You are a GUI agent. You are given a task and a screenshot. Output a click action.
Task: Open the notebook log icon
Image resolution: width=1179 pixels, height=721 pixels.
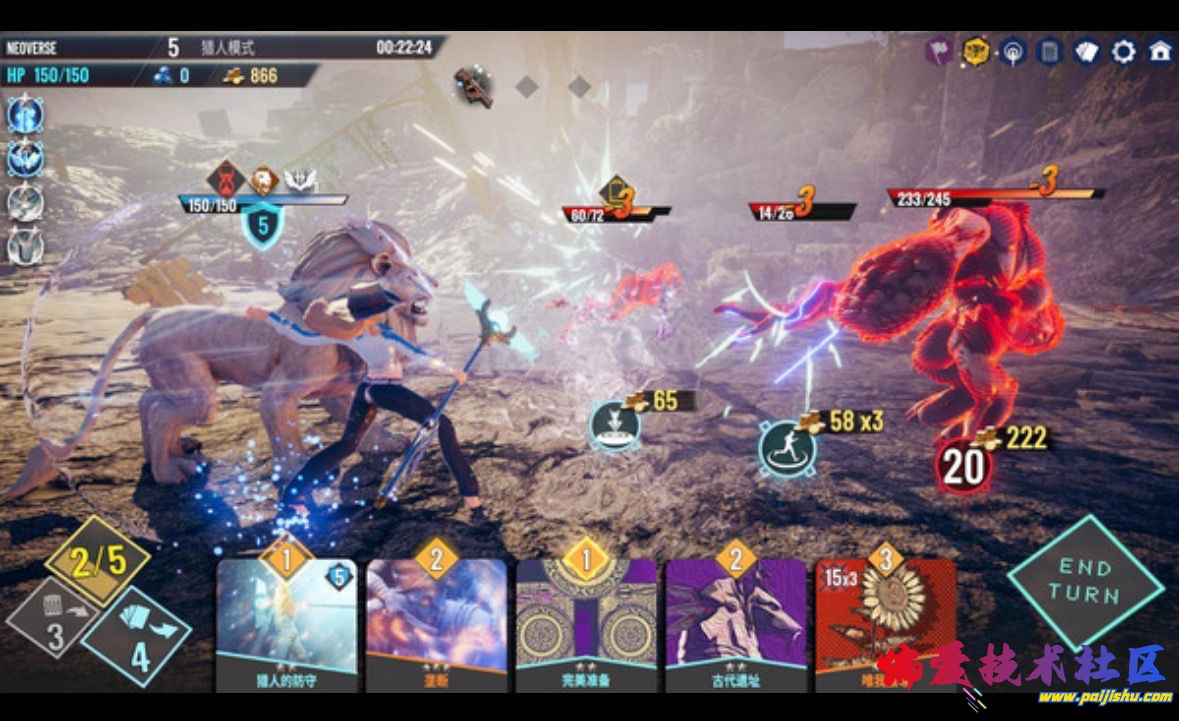[1050, 52]
